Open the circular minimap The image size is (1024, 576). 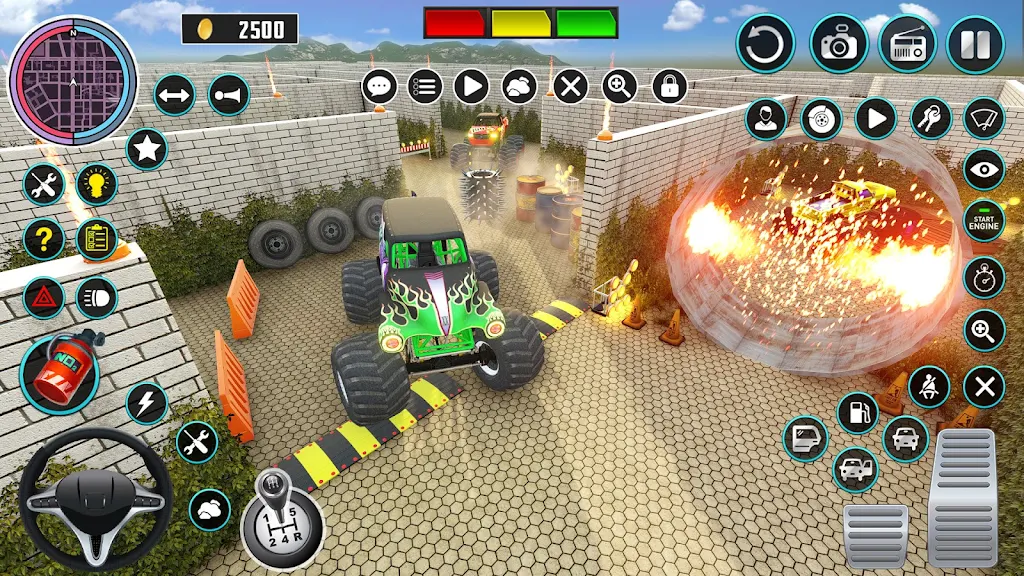click(72, 80)
